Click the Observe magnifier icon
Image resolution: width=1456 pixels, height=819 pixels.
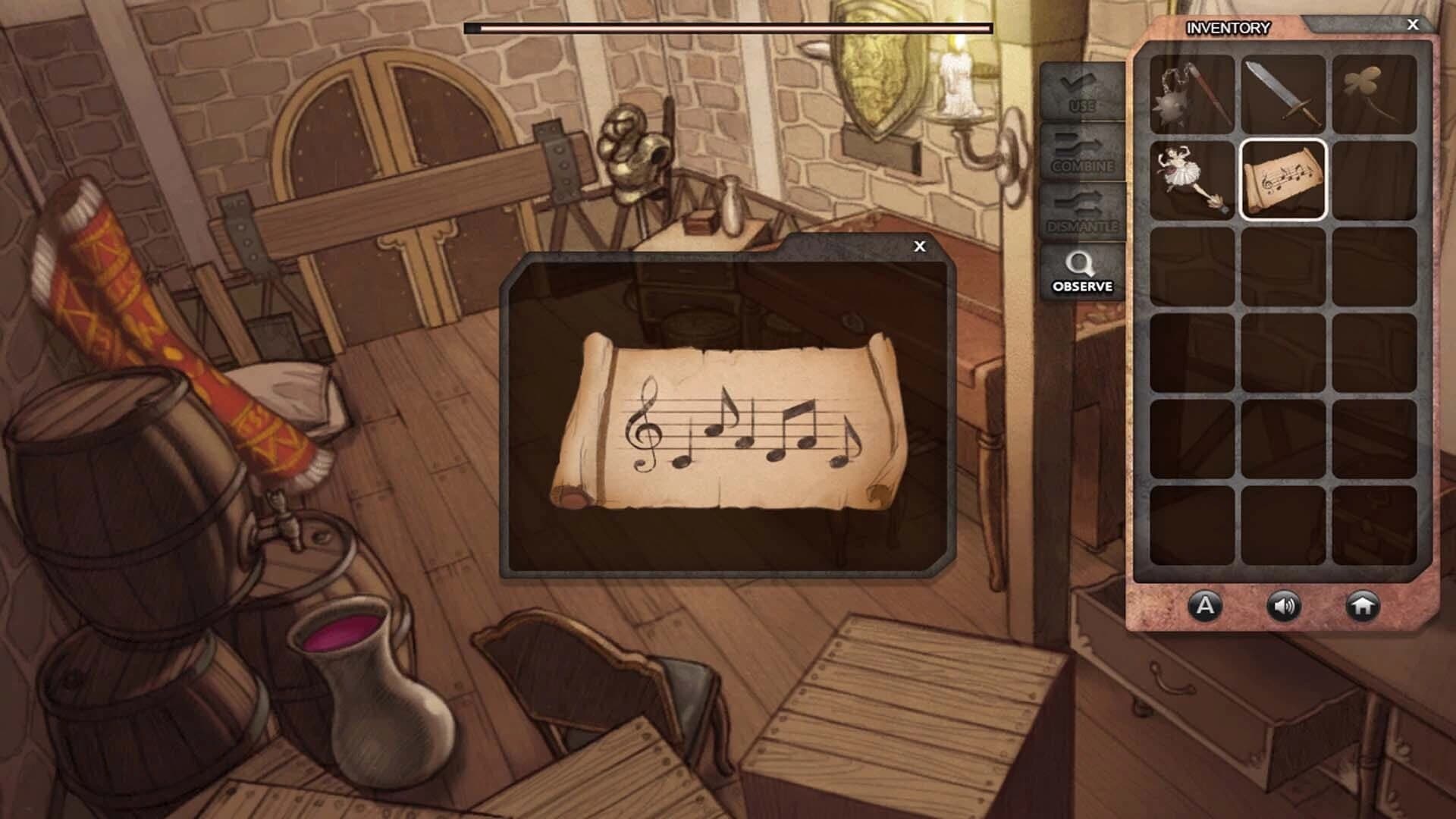[x=1080, y=269]
